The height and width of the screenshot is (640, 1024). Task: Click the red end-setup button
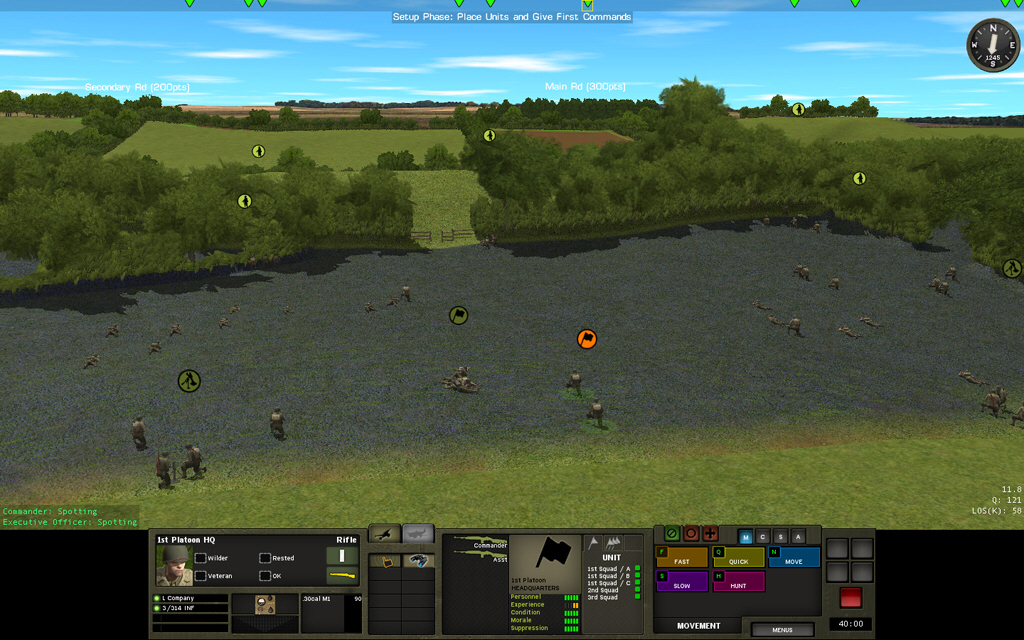850,597
